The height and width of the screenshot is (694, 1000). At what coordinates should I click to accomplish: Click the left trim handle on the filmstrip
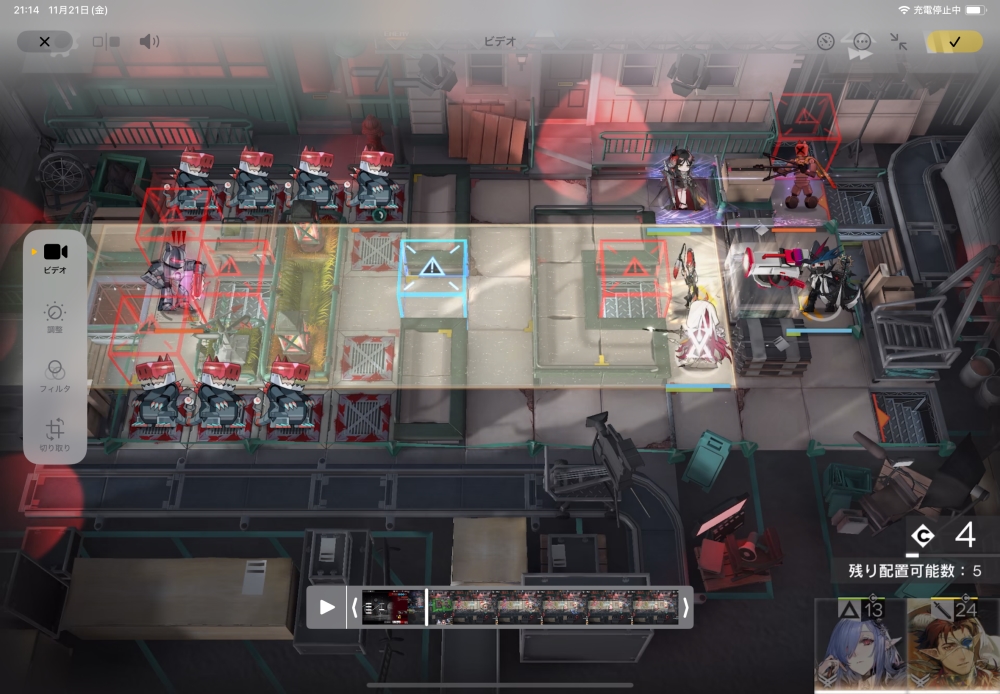click(354, 607)
